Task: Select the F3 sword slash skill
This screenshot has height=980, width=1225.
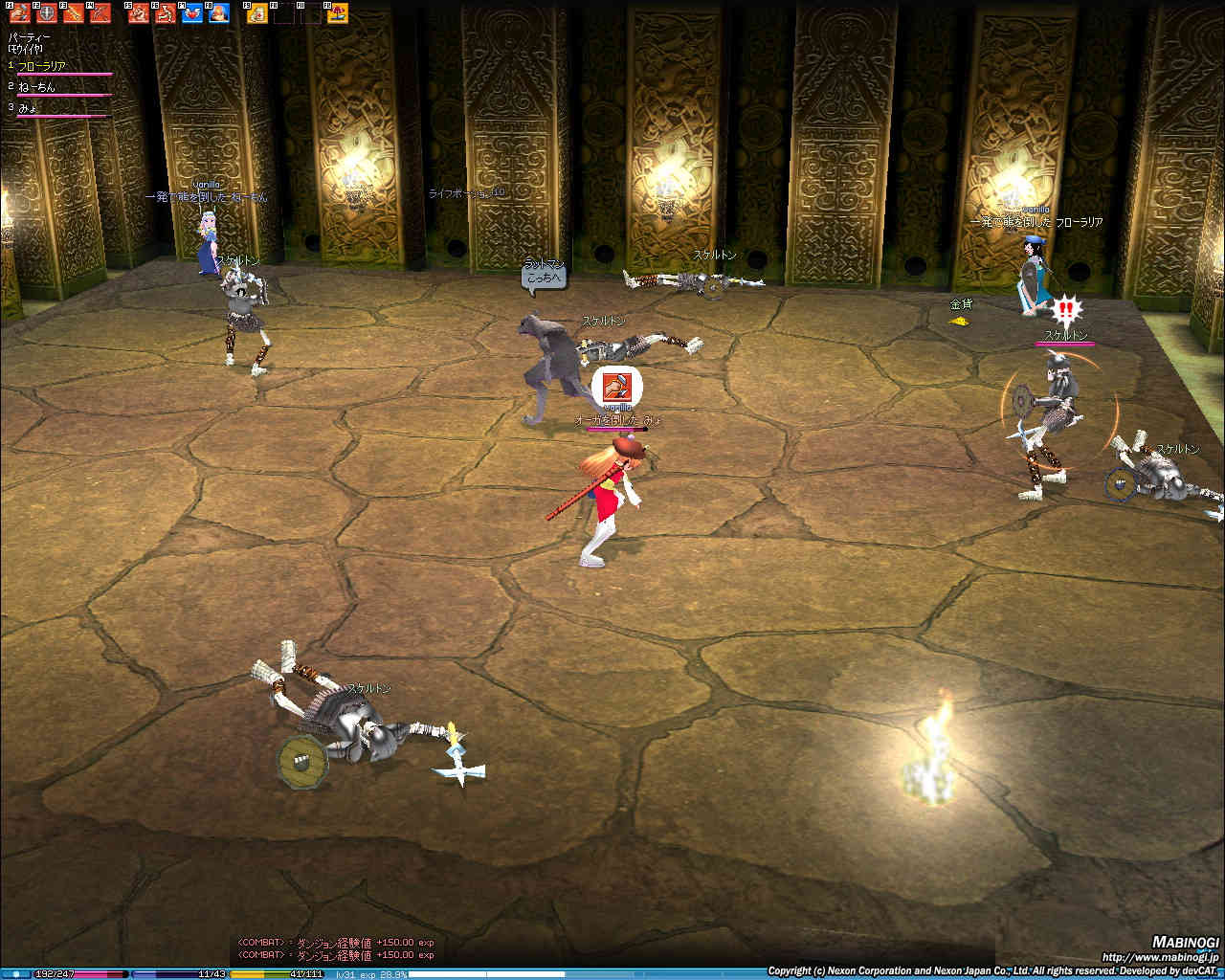Action: pyautogui.click(x=74, y=13)
